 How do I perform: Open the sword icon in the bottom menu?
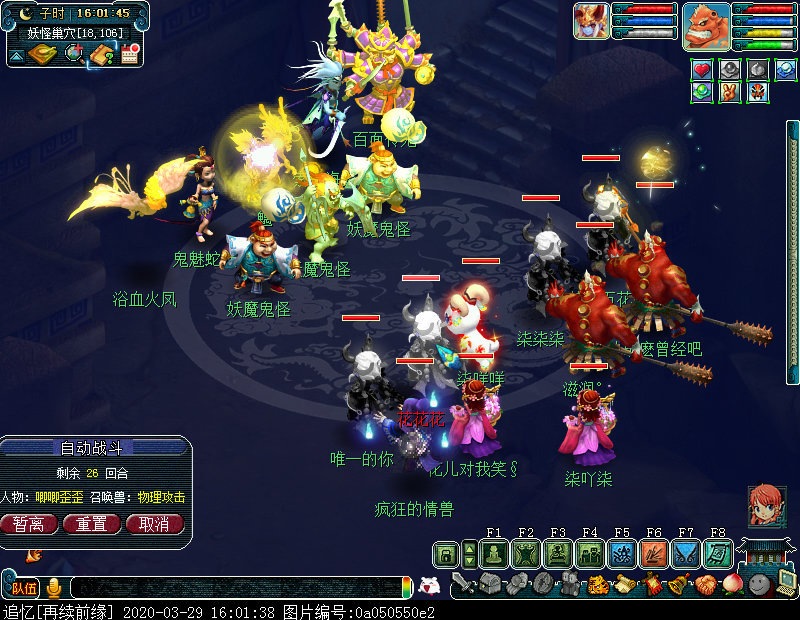pos(462,584)
